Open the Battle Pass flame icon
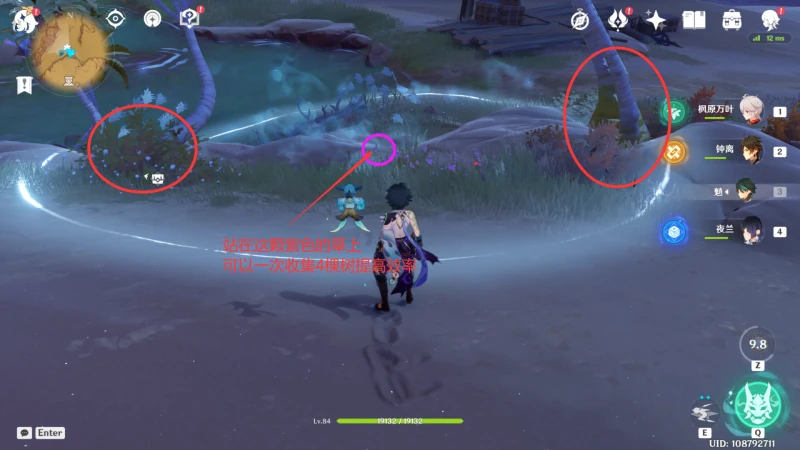This screenshot has height=450, width=800. tap(618, 20)
